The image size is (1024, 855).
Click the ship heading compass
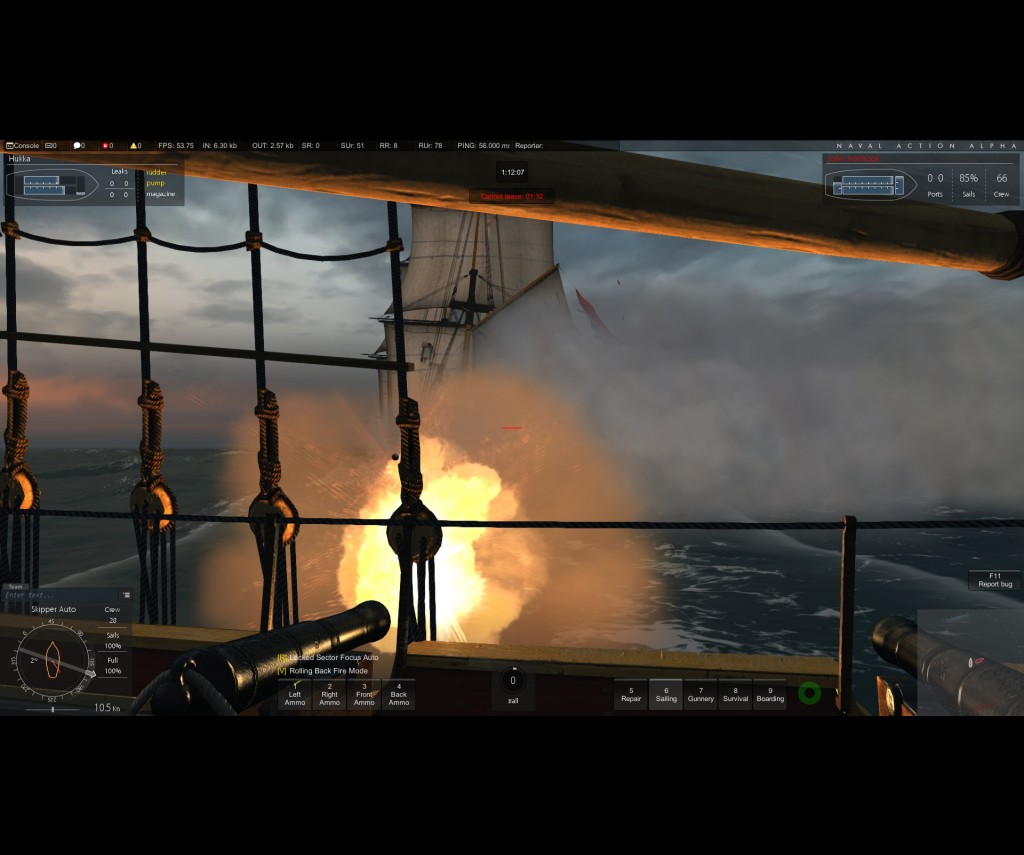pos(53,660)
